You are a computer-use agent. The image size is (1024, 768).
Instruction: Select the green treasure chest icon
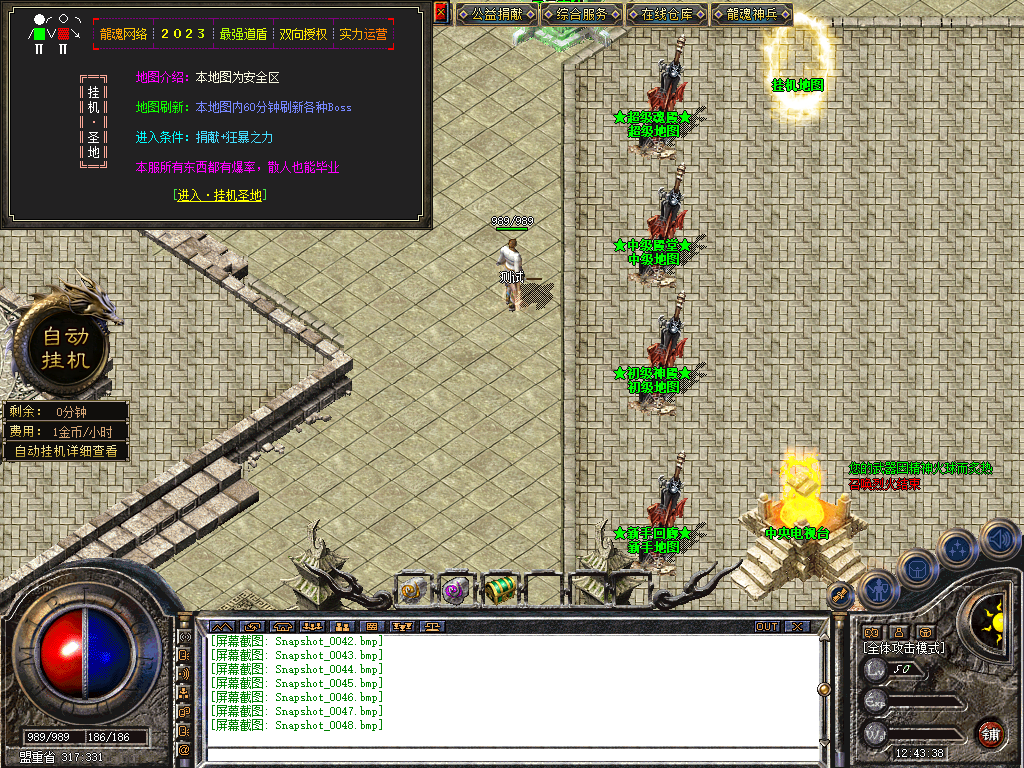(499, 590)
